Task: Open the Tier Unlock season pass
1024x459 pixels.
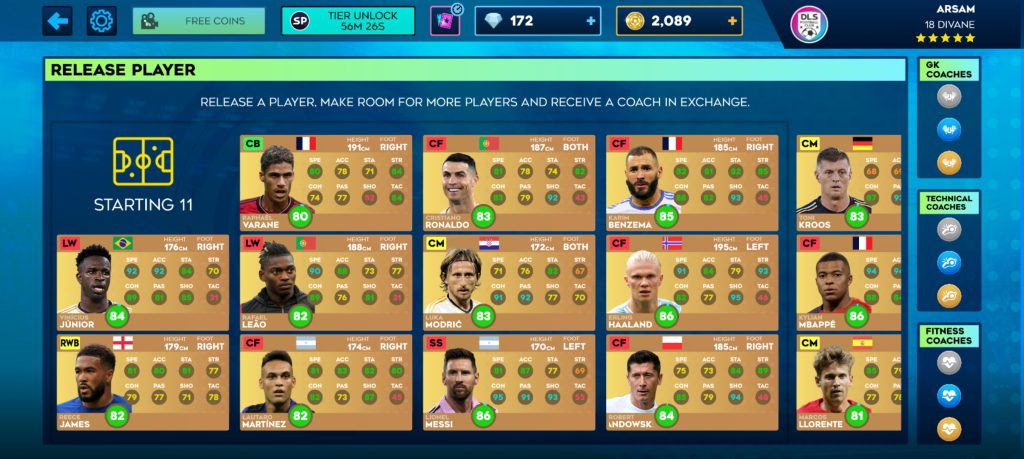Action: 348,21
